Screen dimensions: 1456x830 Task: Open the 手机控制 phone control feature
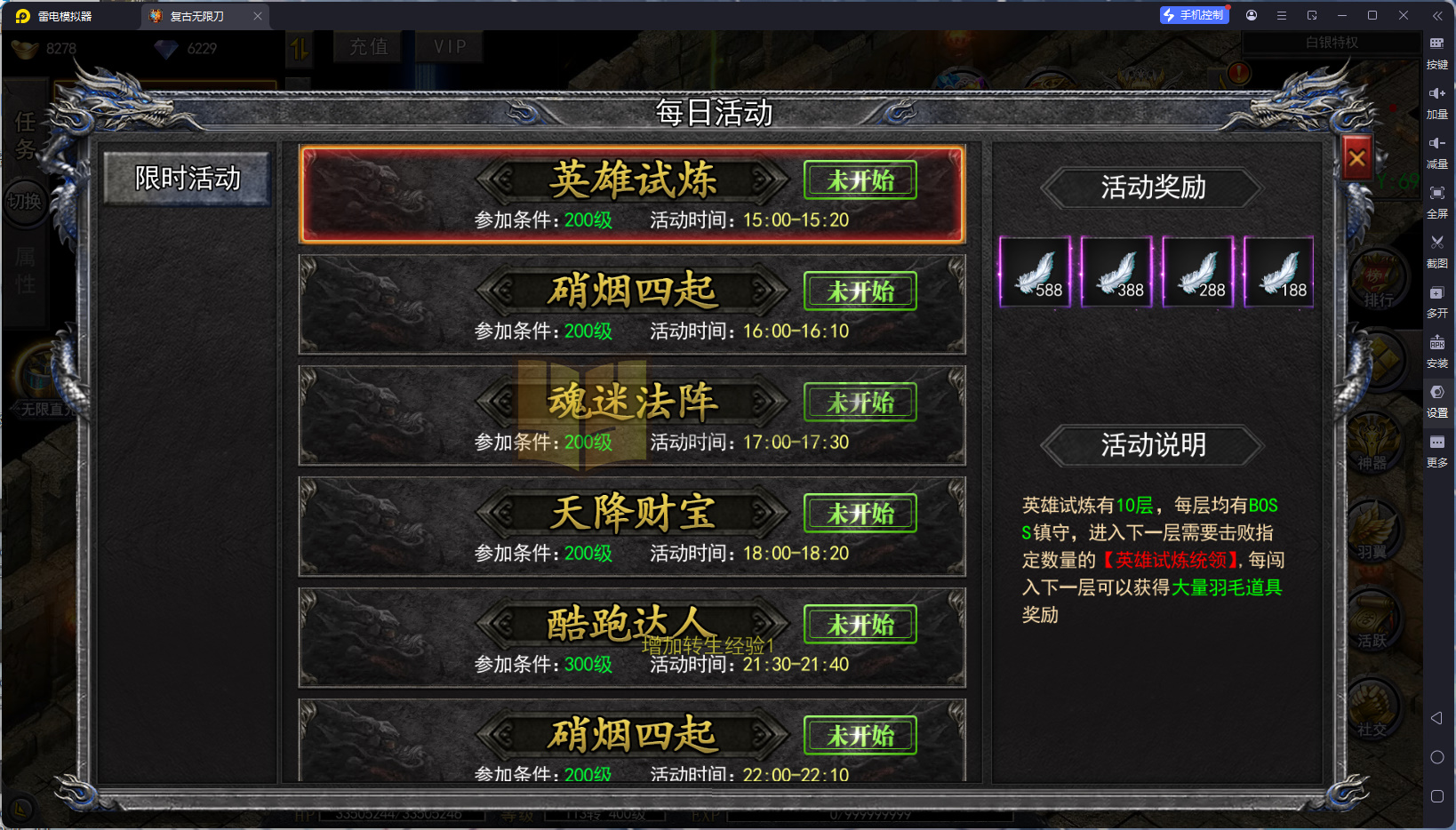point(1194,14)
